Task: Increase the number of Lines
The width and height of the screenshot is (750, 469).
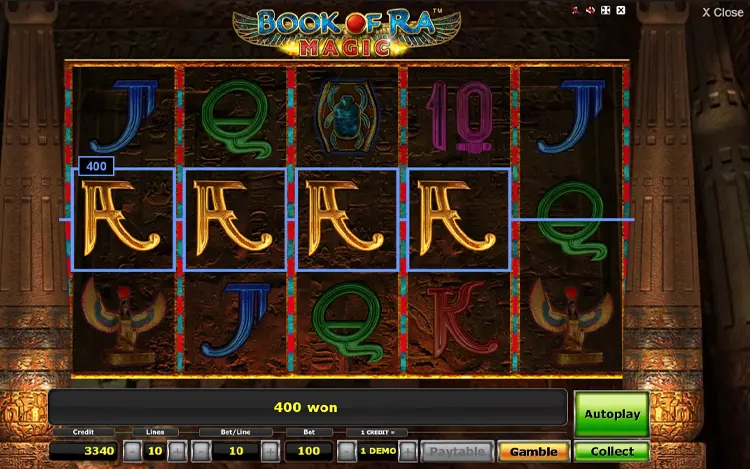Action: point(177,450)
